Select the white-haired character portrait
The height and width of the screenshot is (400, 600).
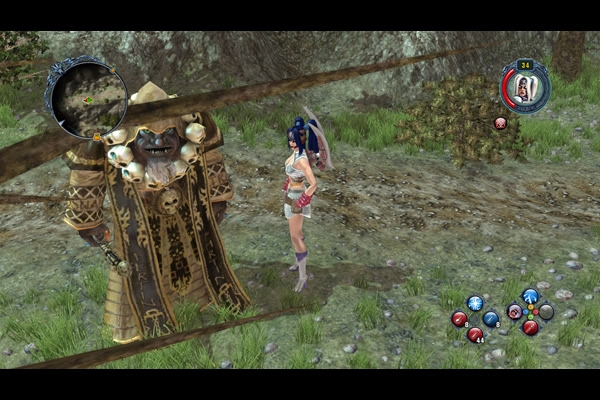pos(522,88)
